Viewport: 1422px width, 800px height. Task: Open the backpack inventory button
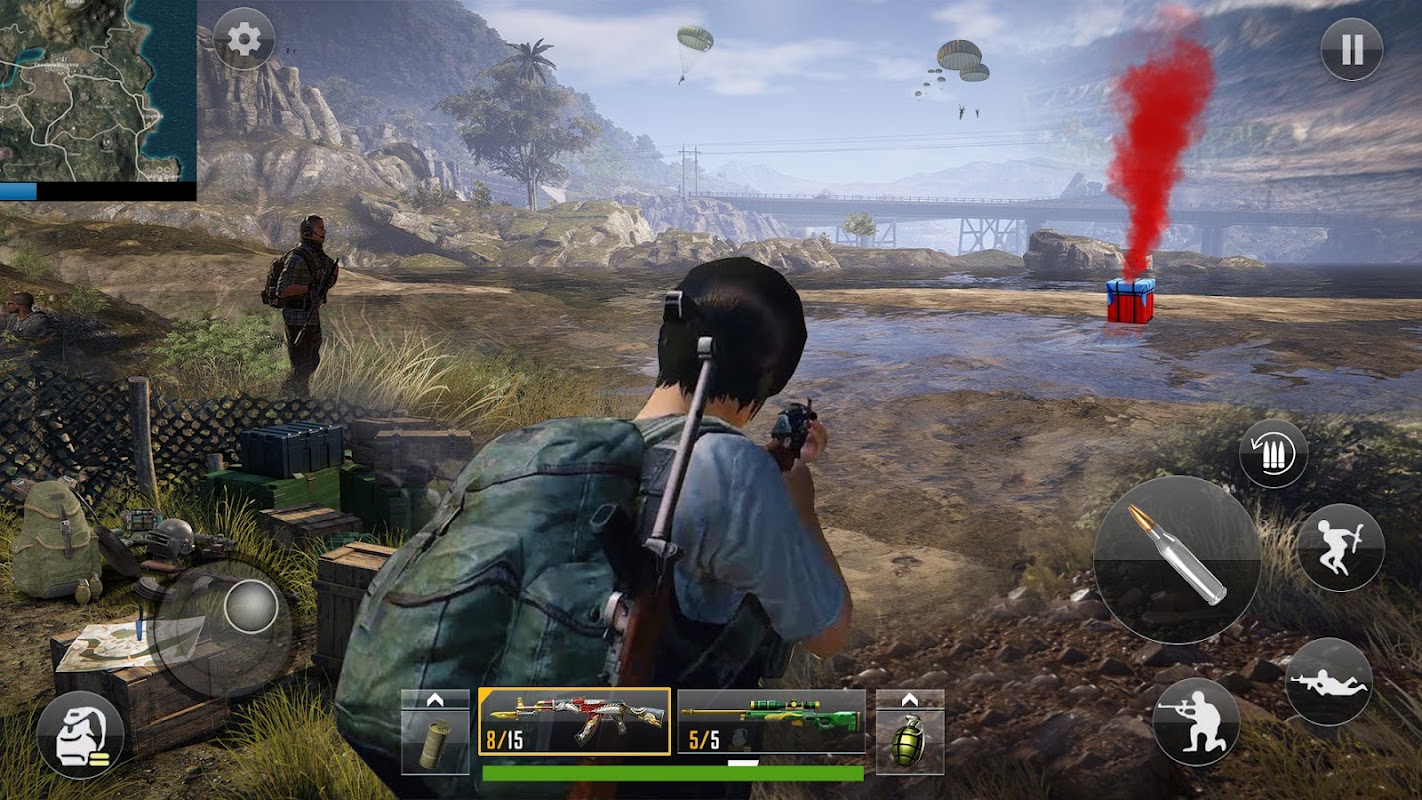click(80, 735)
